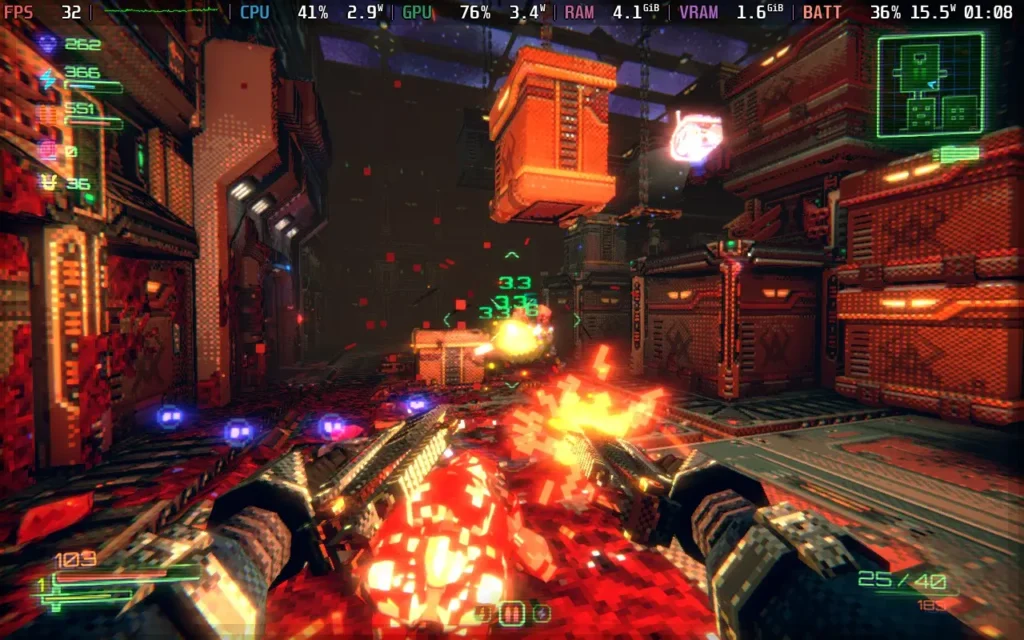This screenshot has height=640, width=1024.
Task: Select the cyan lightning bolt ammo icon
Action: (x=47, y=78)
